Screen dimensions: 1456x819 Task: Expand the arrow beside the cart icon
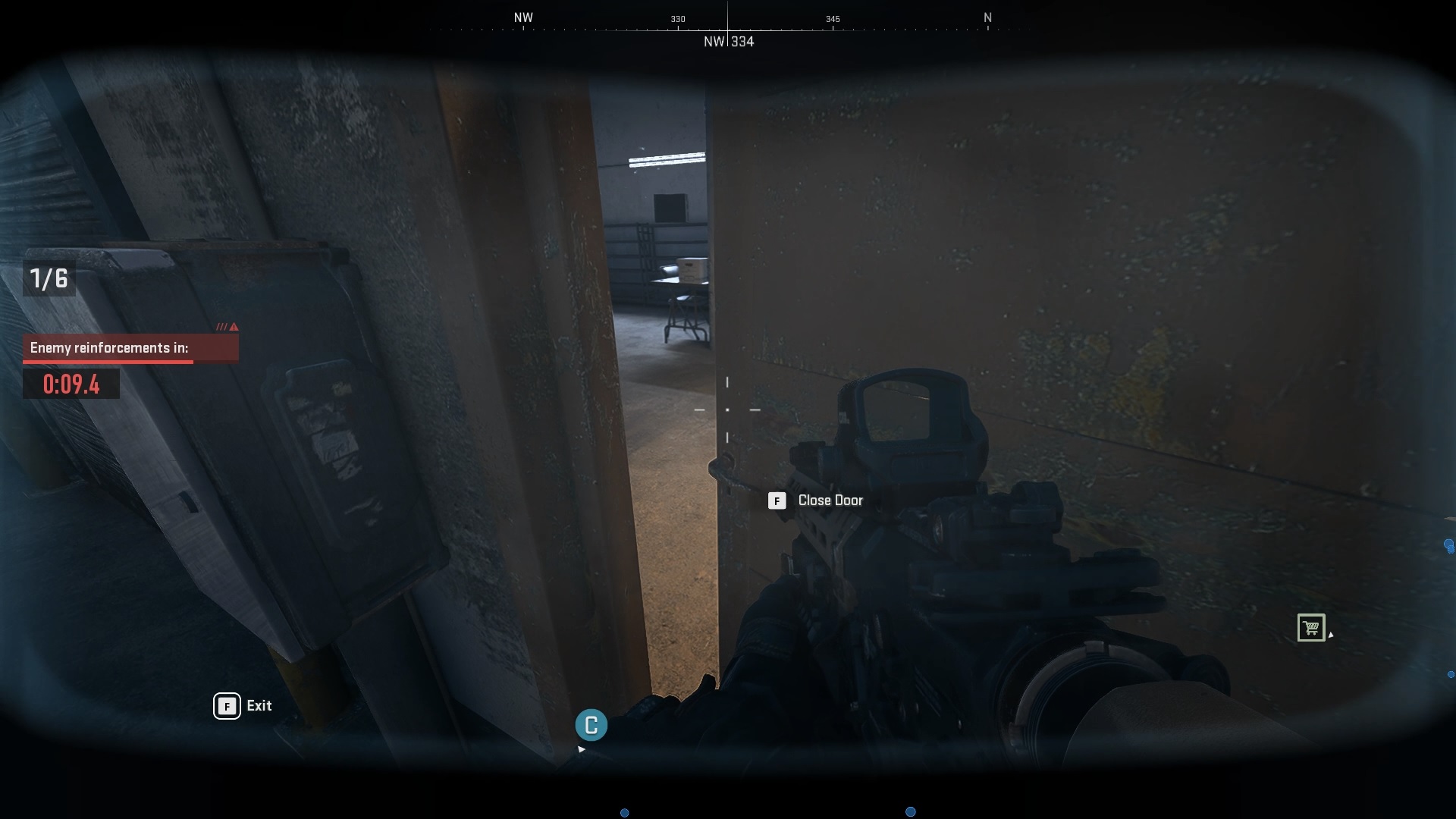click(x=1332, y=636)
